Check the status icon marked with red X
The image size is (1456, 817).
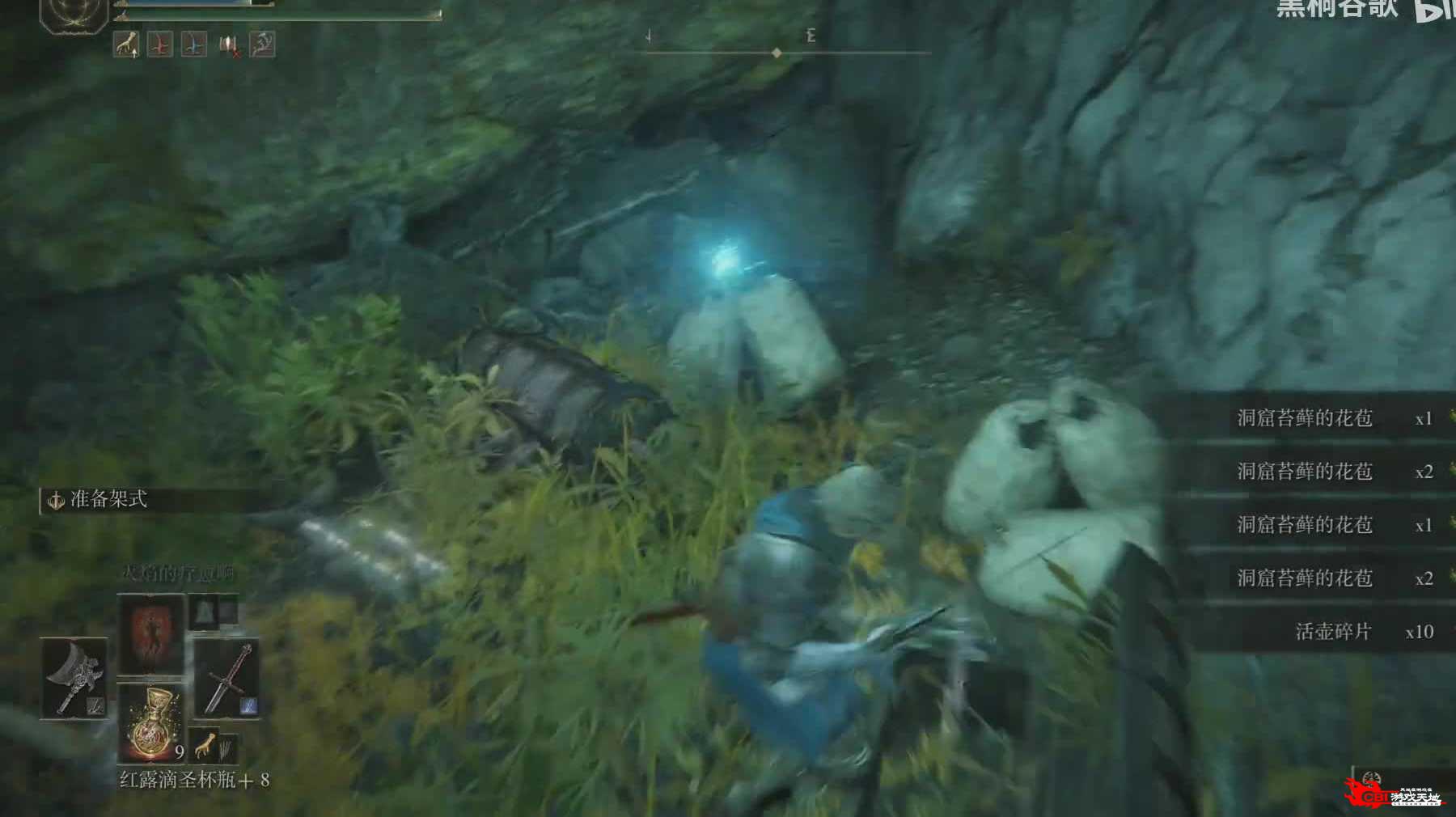click(229, 45)
